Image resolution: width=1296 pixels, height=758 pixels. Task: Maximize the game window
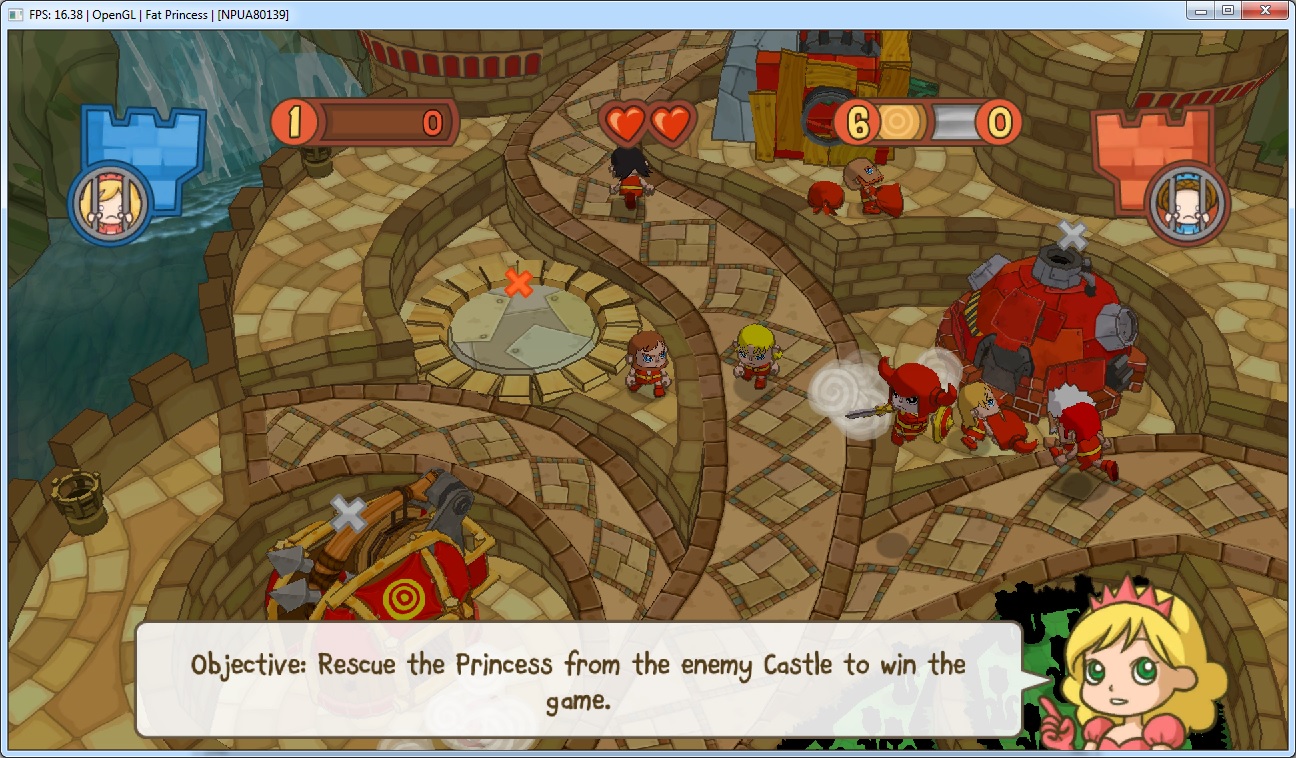1228,11
